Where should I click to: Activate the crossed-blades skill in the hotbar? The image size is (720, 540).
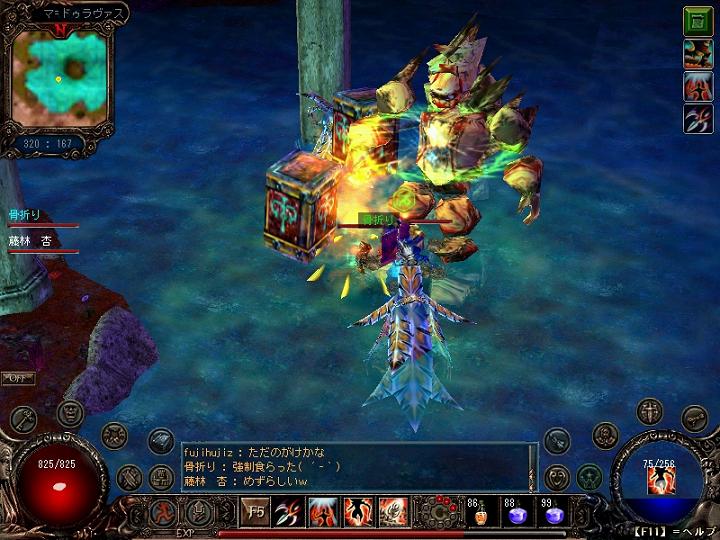pos(290,512)
